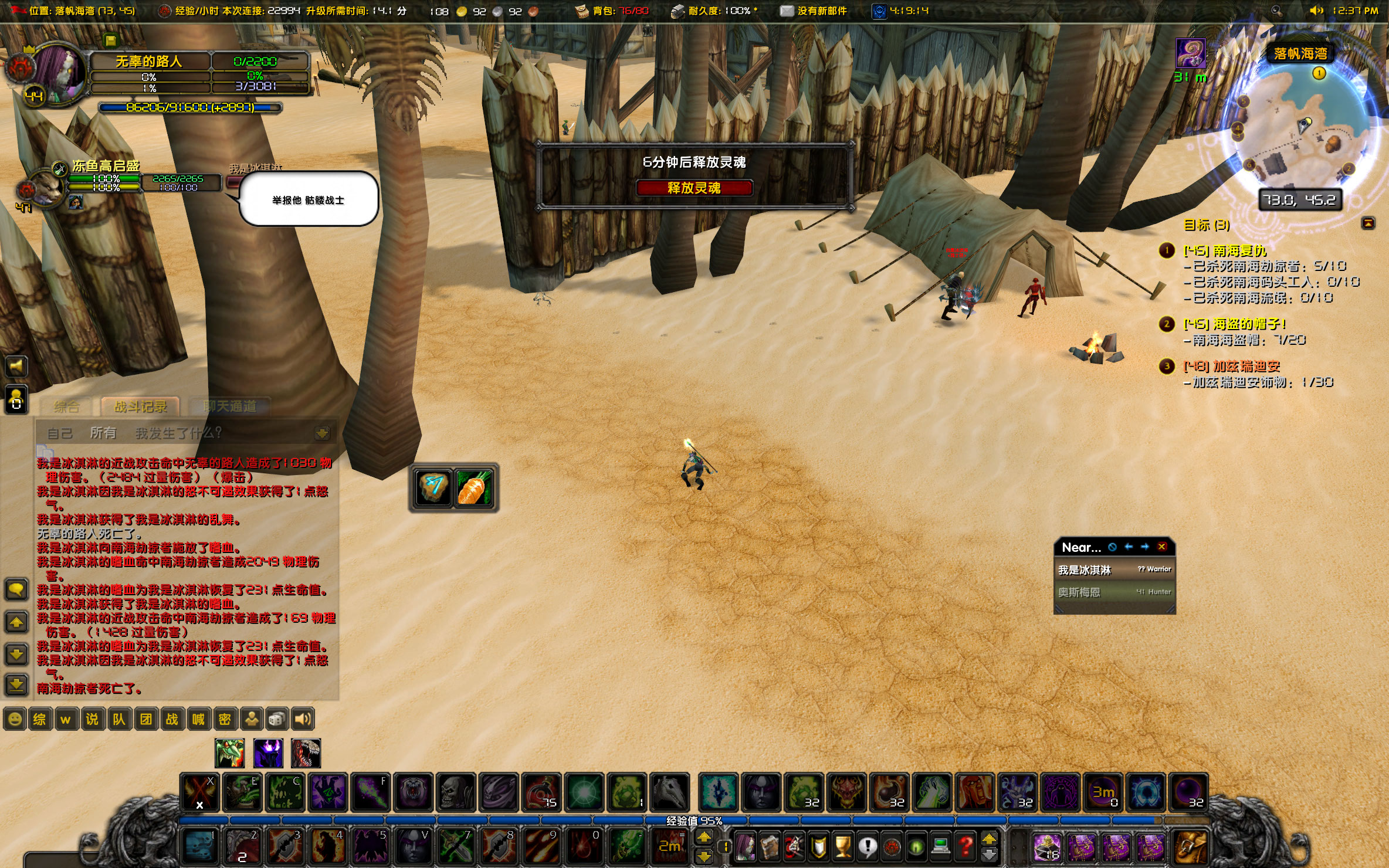Collapse the 目标 objectives tracker

click(1368, 223)
